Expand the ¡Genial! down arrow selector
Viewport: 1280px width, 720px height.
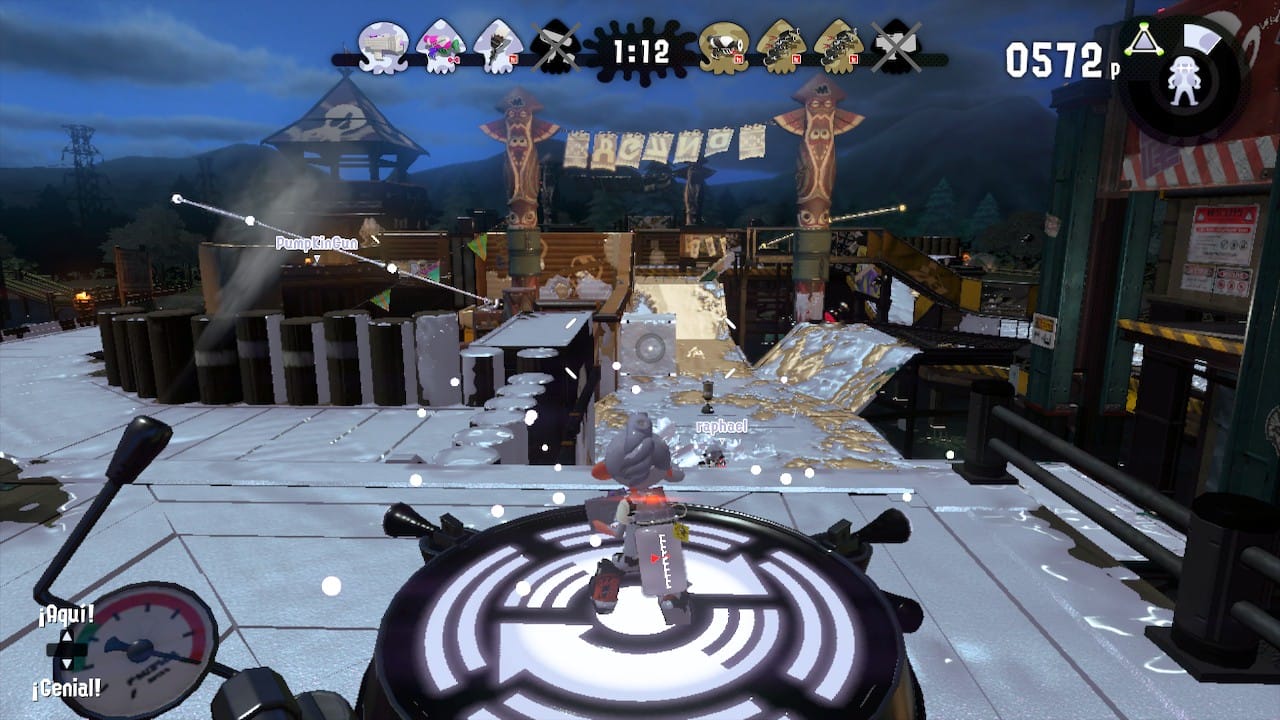67,663
